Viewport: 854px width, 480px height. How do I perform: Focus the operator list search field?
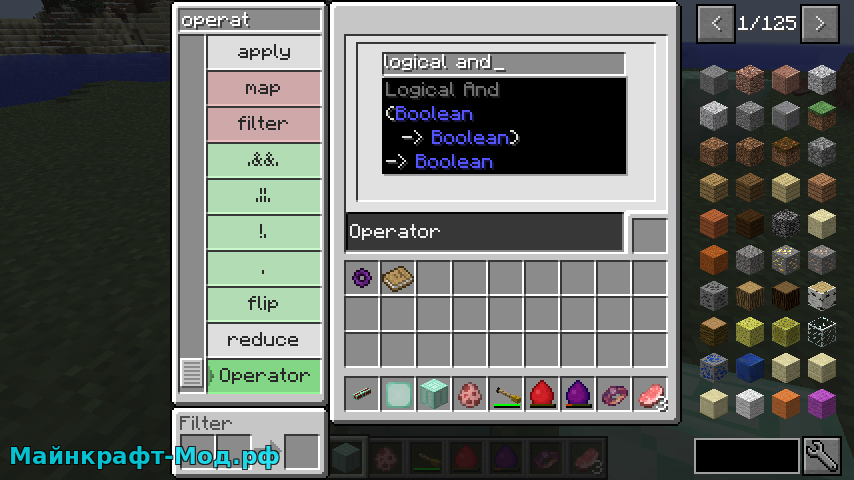click(x=250, y=20)
